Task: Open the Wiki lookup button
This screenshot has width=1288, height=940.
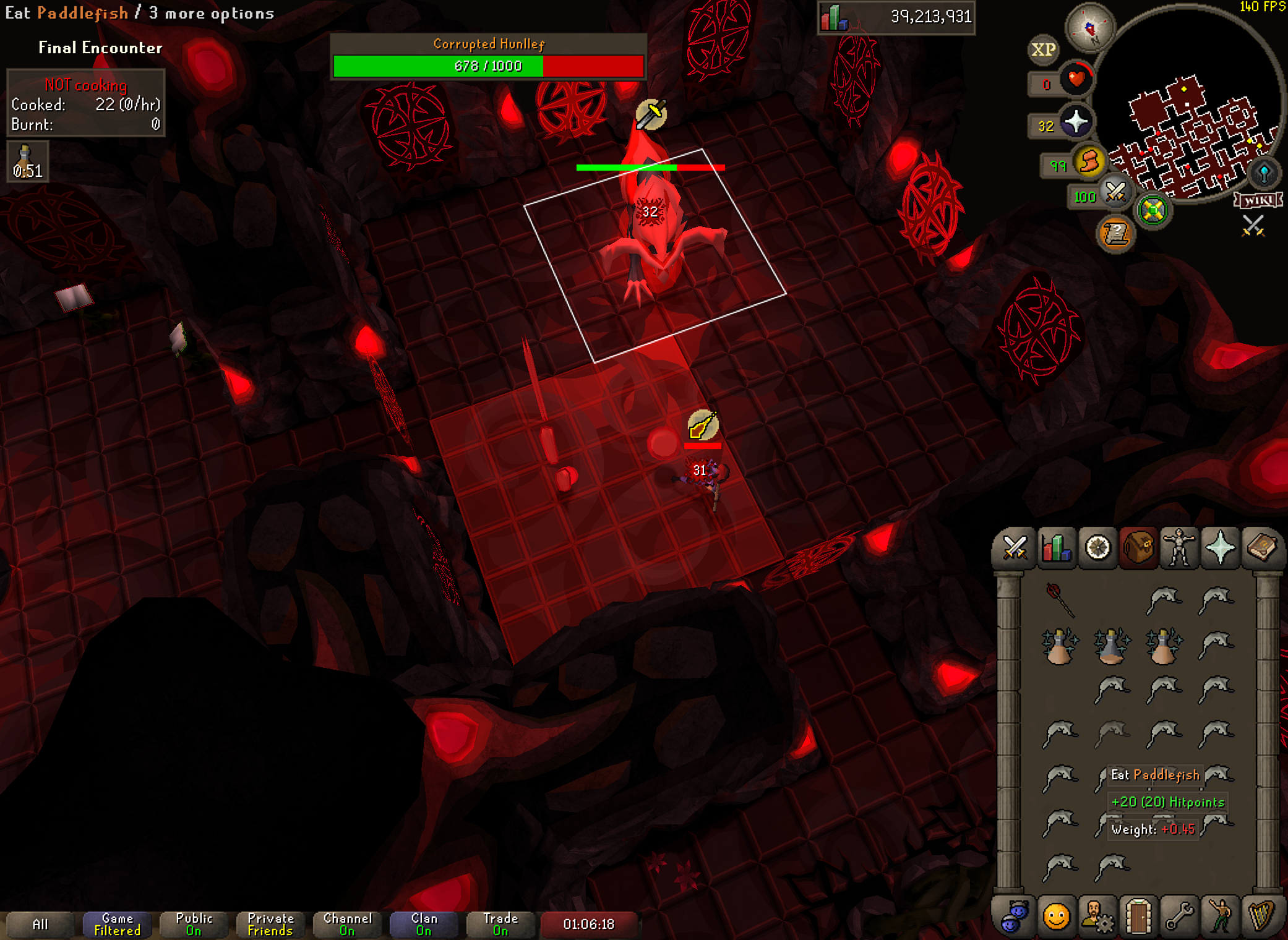Action: point(1258,200)
